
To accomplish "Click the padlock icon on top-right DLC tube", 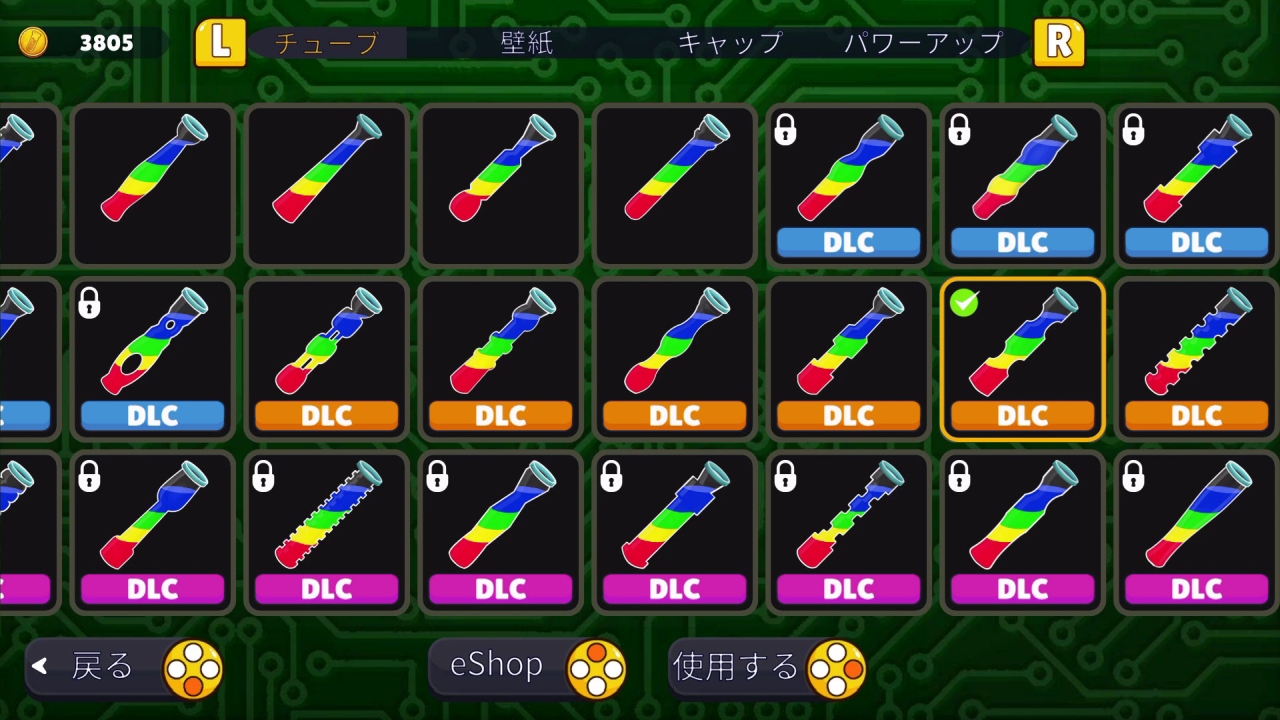I will coord(1133,130).
